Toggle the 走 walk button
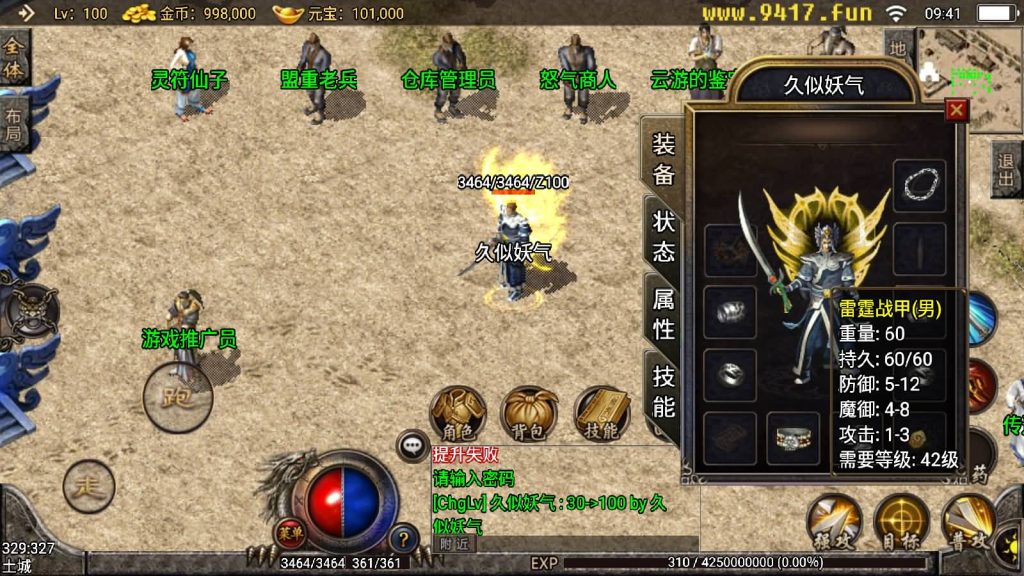This screenshot has height=576, width=1024. coord(89,487)
